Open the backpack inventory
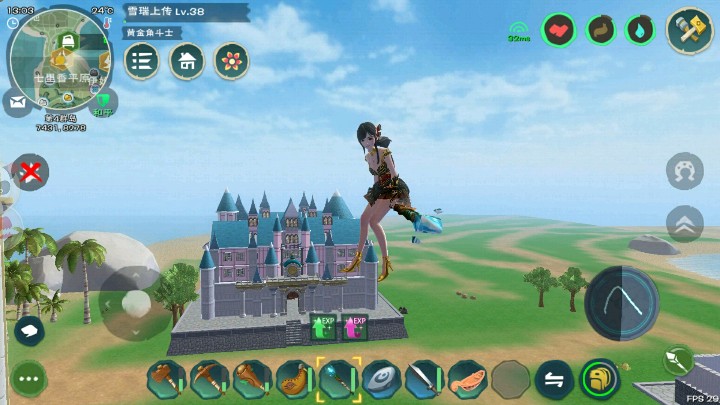The width and height of the screenshot is (720, 405). [x=599, y=379]
